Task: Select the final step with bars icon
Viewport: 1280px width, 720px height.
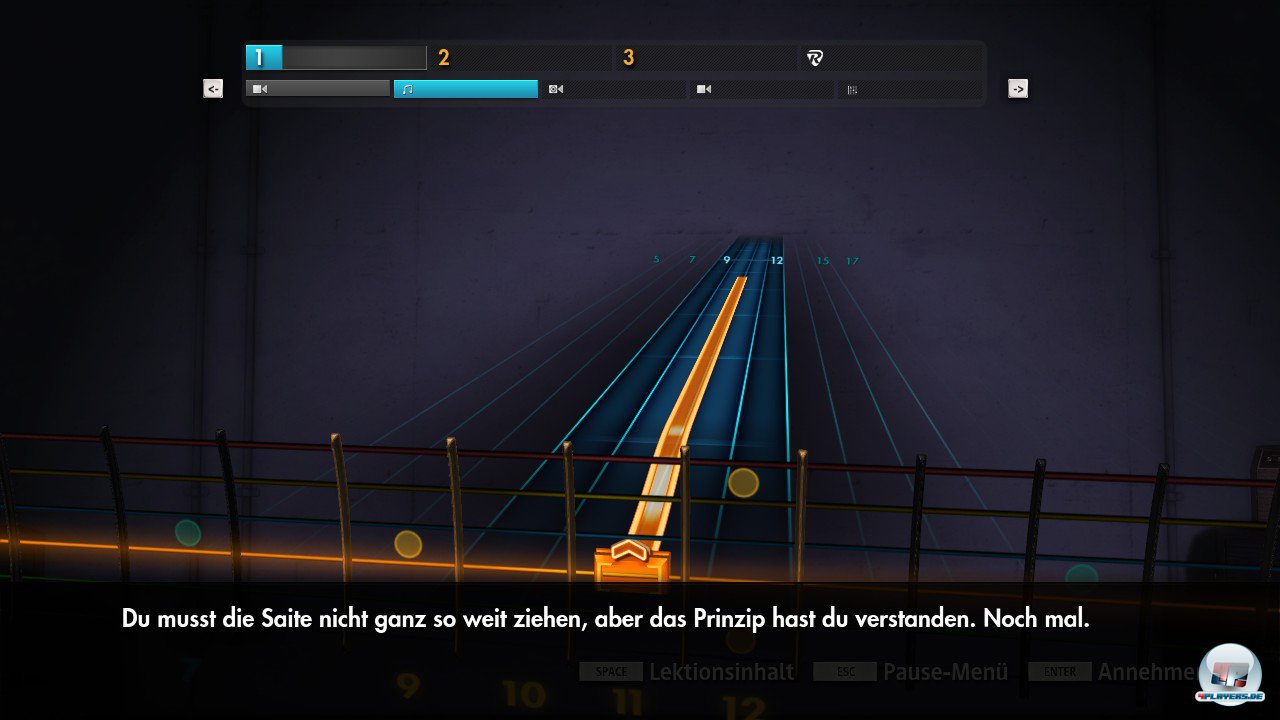Action: click(908, 89)
